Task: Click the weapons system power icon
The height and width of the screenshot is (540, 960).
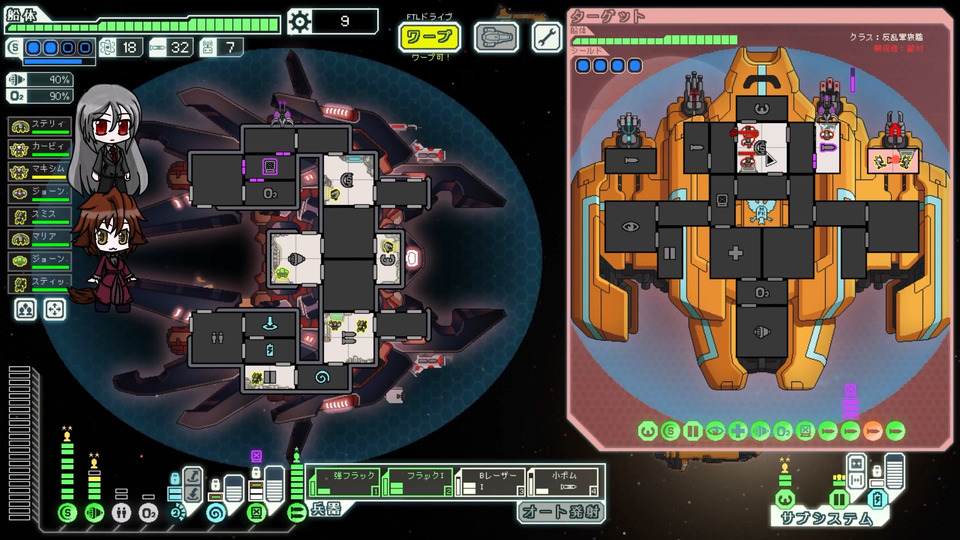Action: pos(297,513)
